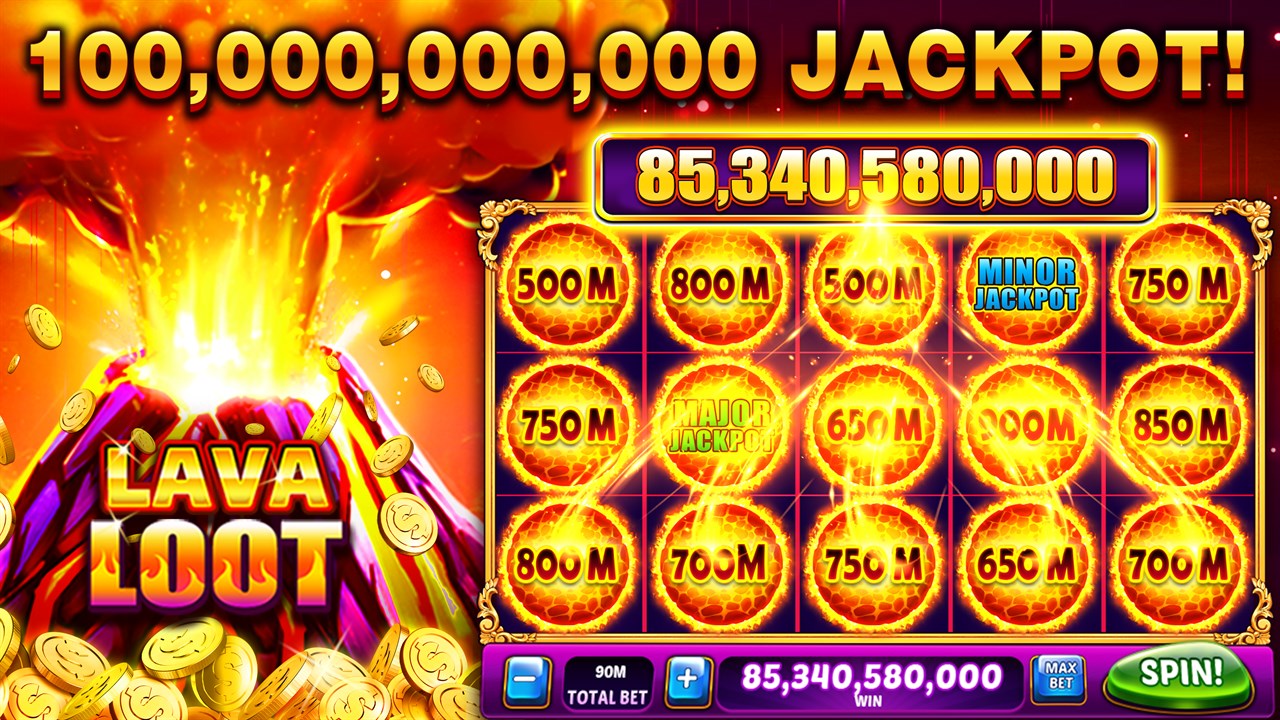The height and width of the screenshot is (720, 1280).
Task: Click the 100,000,000,000 JACKPOT headline
Action: click(x=640, y=60)
